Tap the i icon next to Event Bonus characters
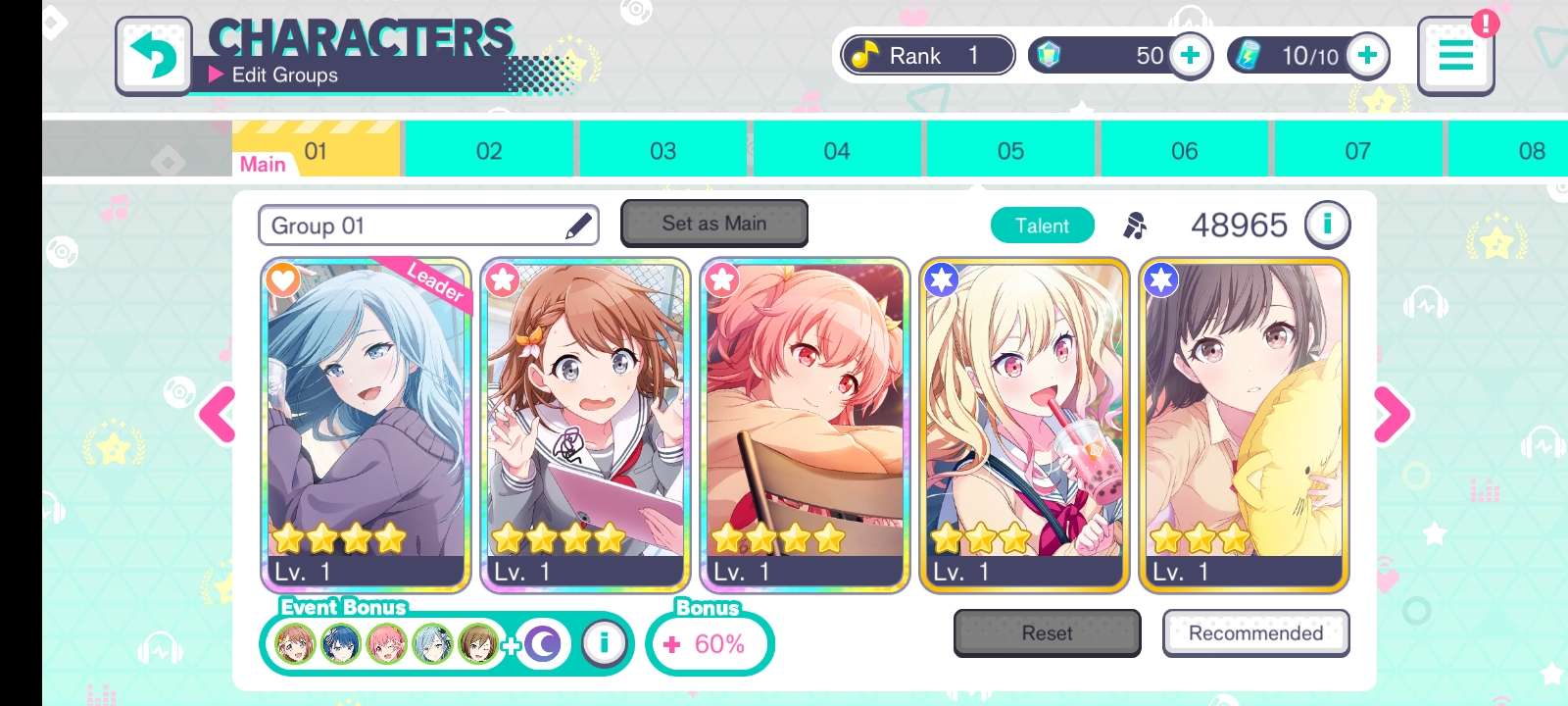 (606, 643)
